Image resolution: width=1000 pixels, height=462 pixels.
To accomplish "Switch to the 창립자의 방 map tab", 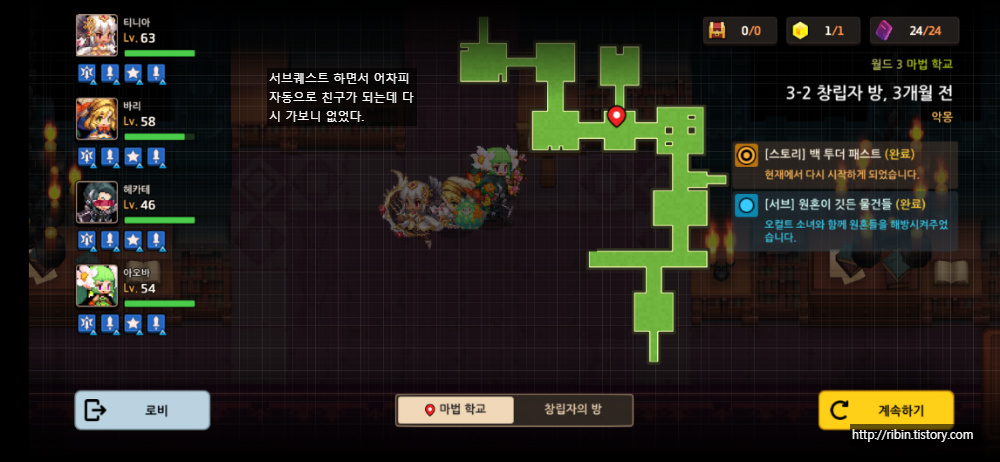I will tap(572, 410).
